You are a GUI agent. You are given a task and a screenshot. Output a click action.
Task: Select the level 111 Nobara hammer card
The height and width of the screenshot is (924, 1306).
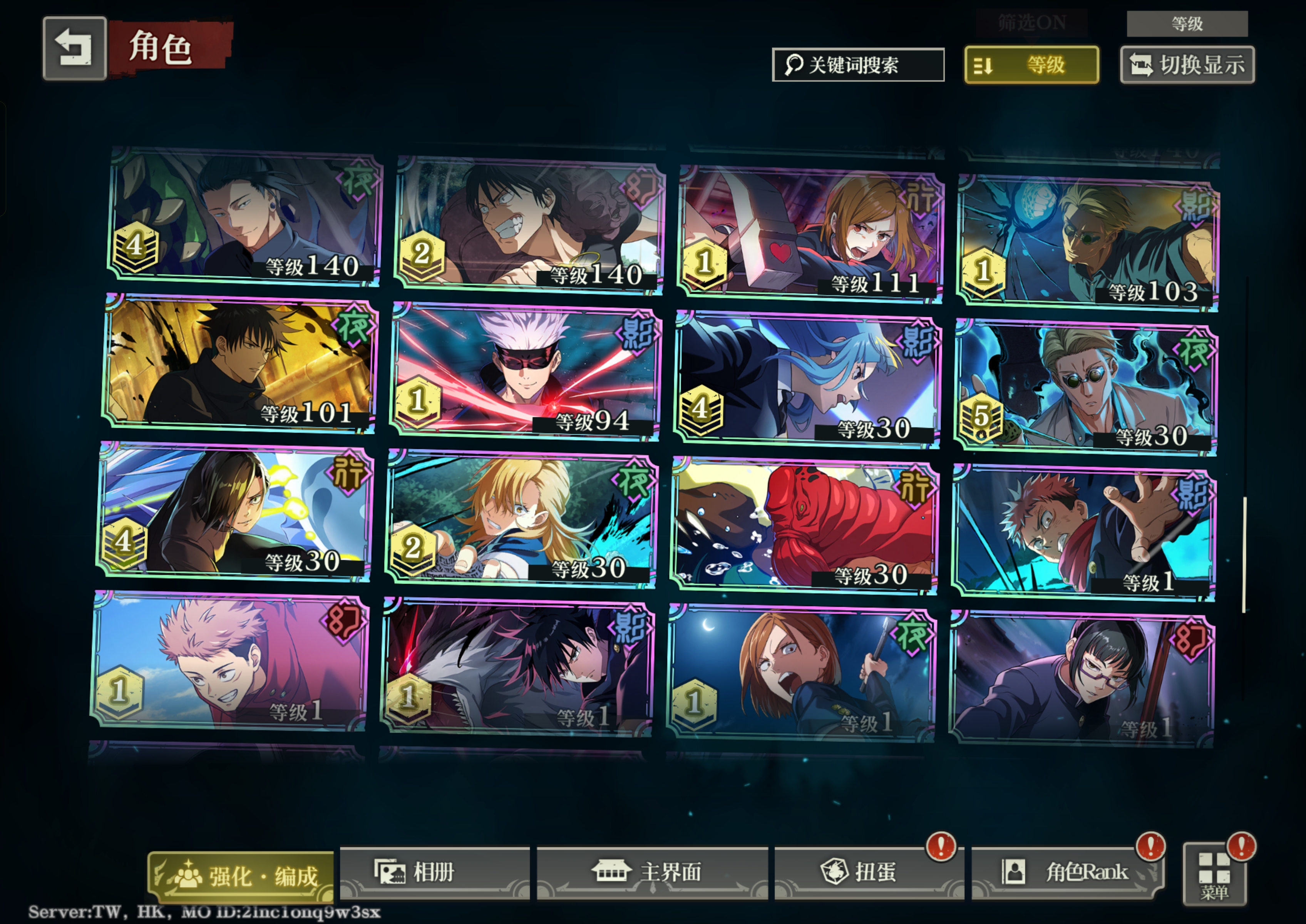tap(810, 233)
